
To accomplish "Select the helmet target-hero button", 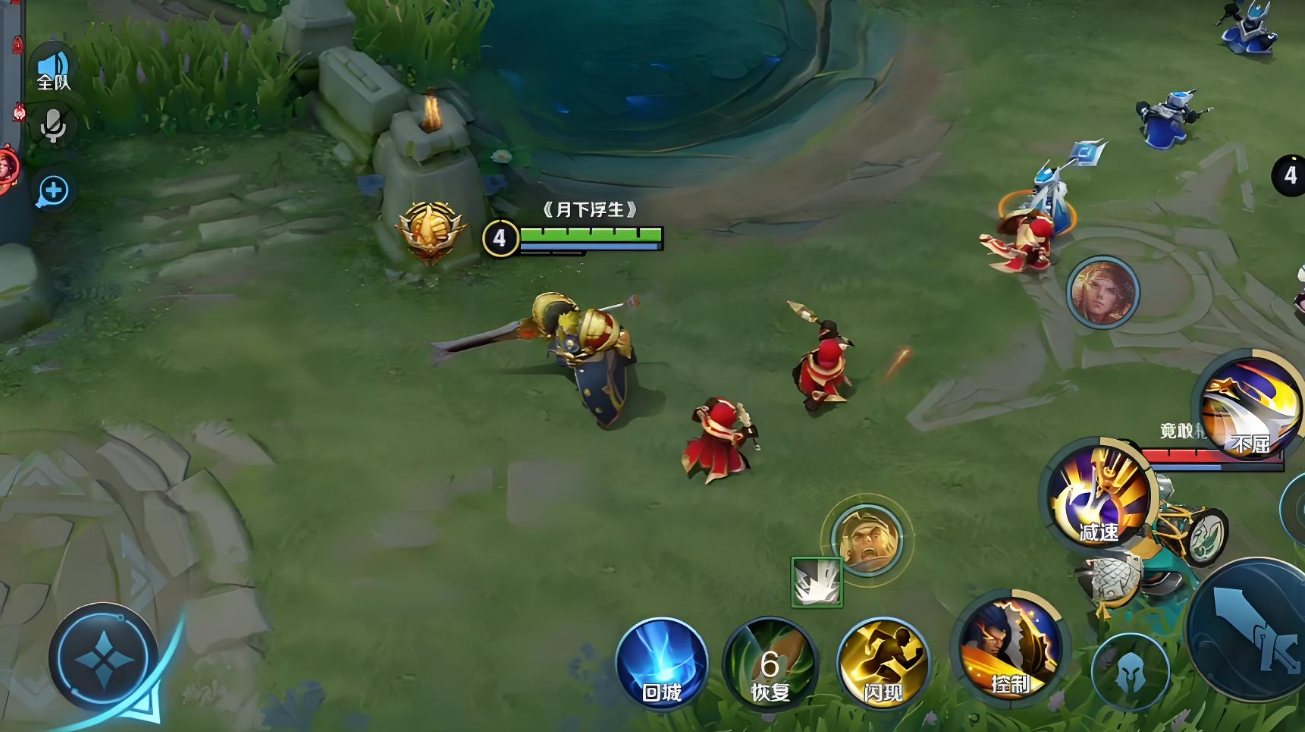I will point(1130,672).
